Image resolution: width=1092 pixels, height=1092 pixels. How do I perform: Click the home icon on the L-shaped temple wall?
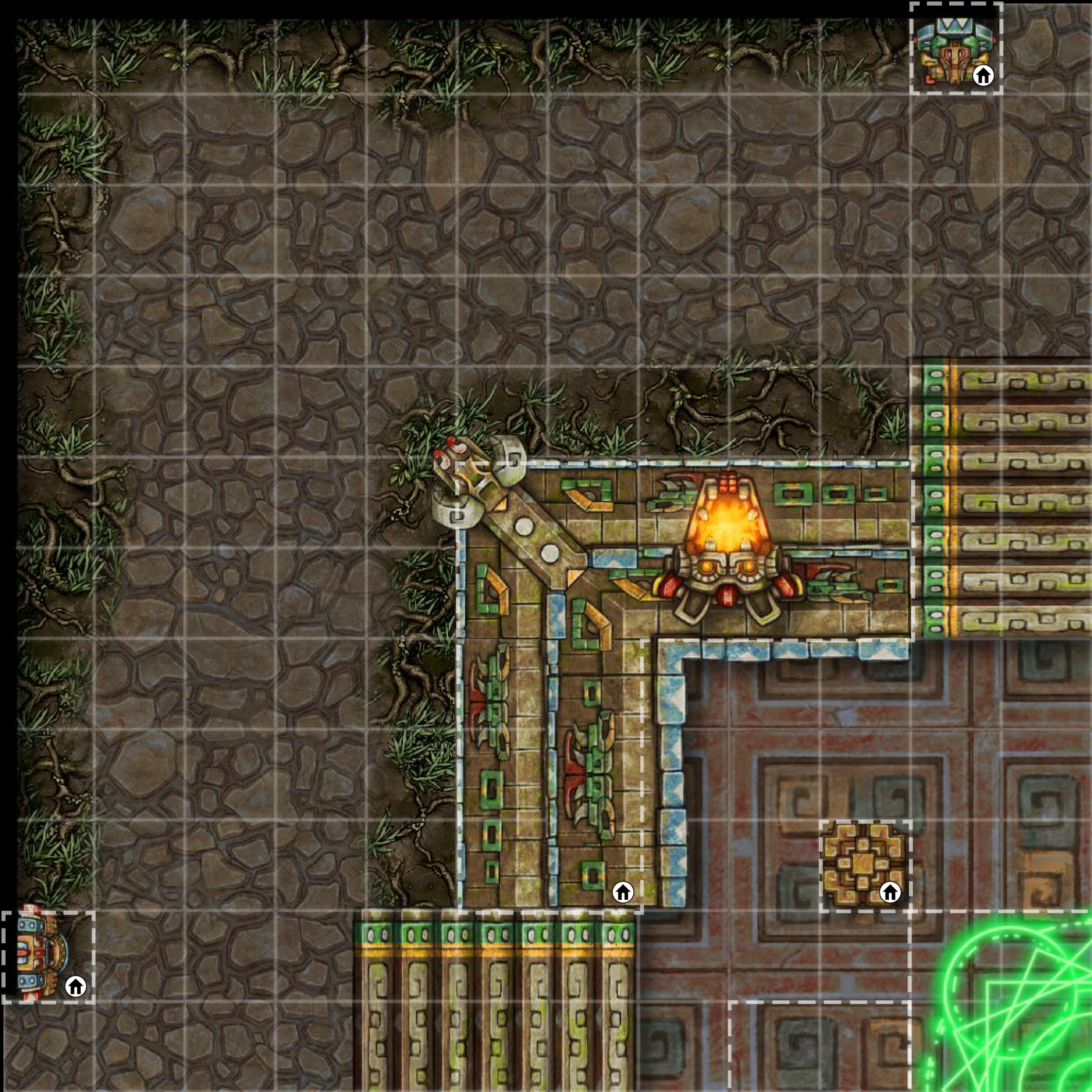click(x=623, y=892)
